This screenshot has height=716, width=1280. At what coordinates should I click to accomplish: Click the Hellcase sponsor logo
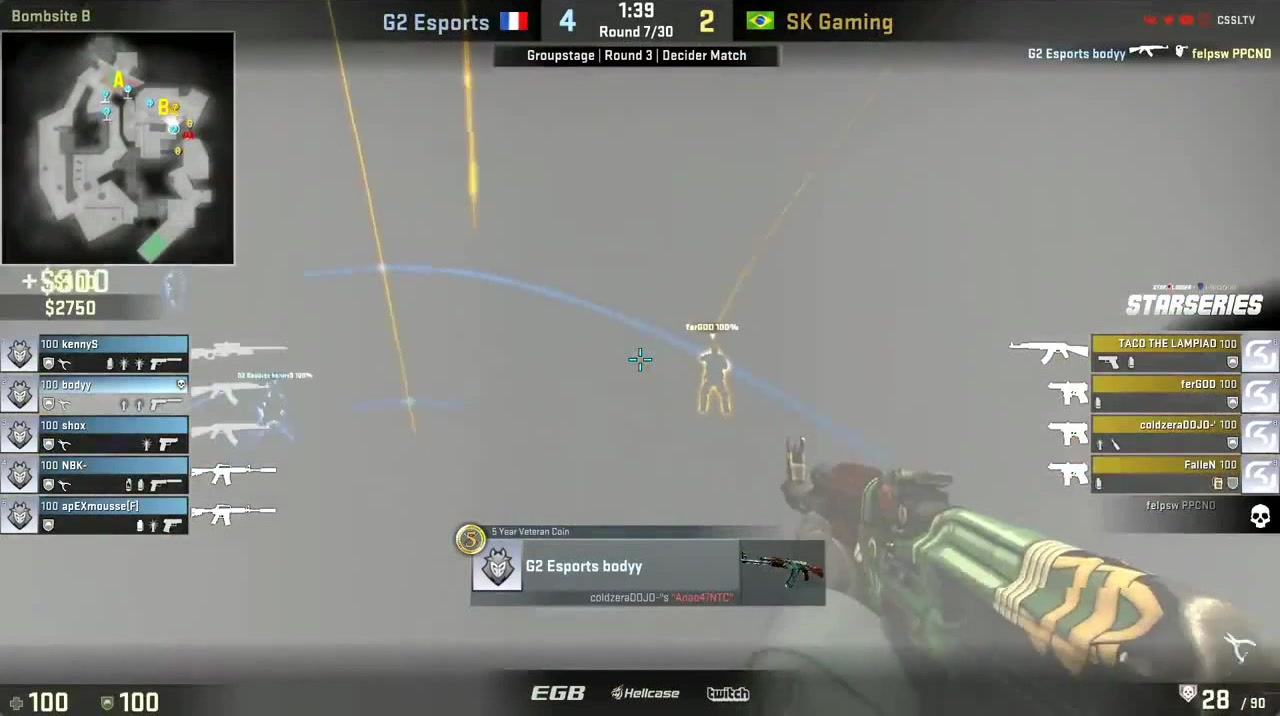point(645,693)
